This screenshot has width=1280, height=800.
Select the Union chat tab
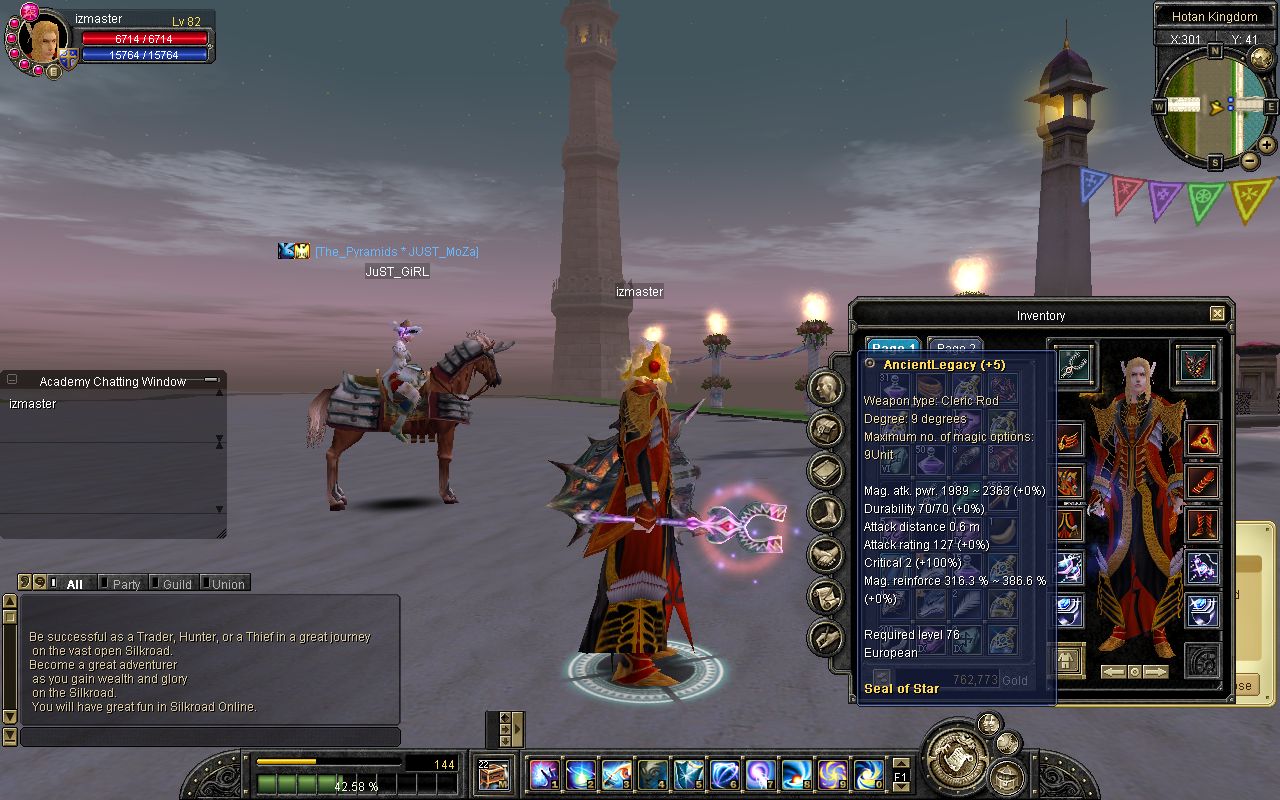[x=227, y=584]
